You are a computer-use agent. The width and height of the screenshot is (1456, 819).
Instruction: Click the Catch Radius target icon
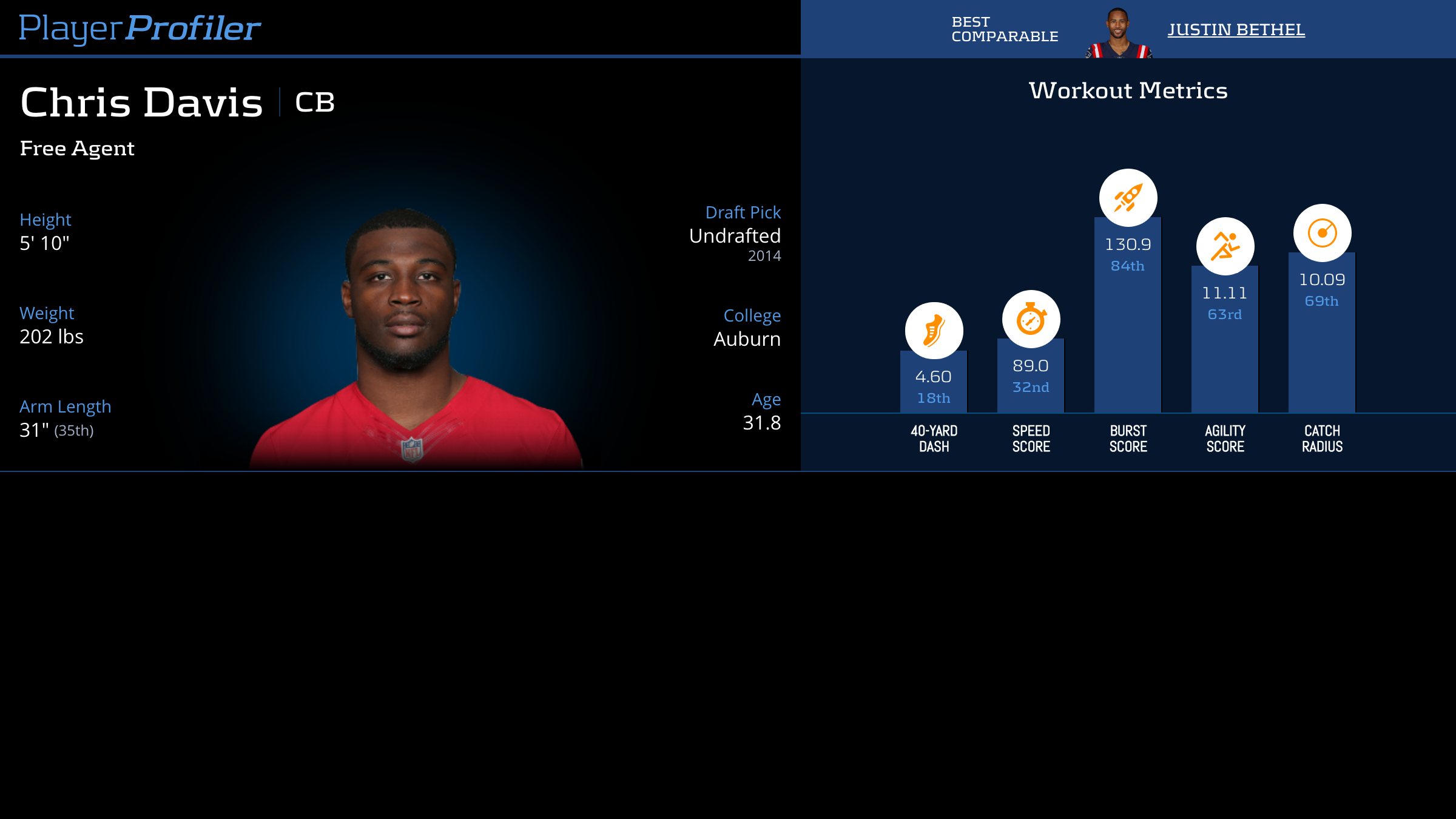pos(1322,233)
